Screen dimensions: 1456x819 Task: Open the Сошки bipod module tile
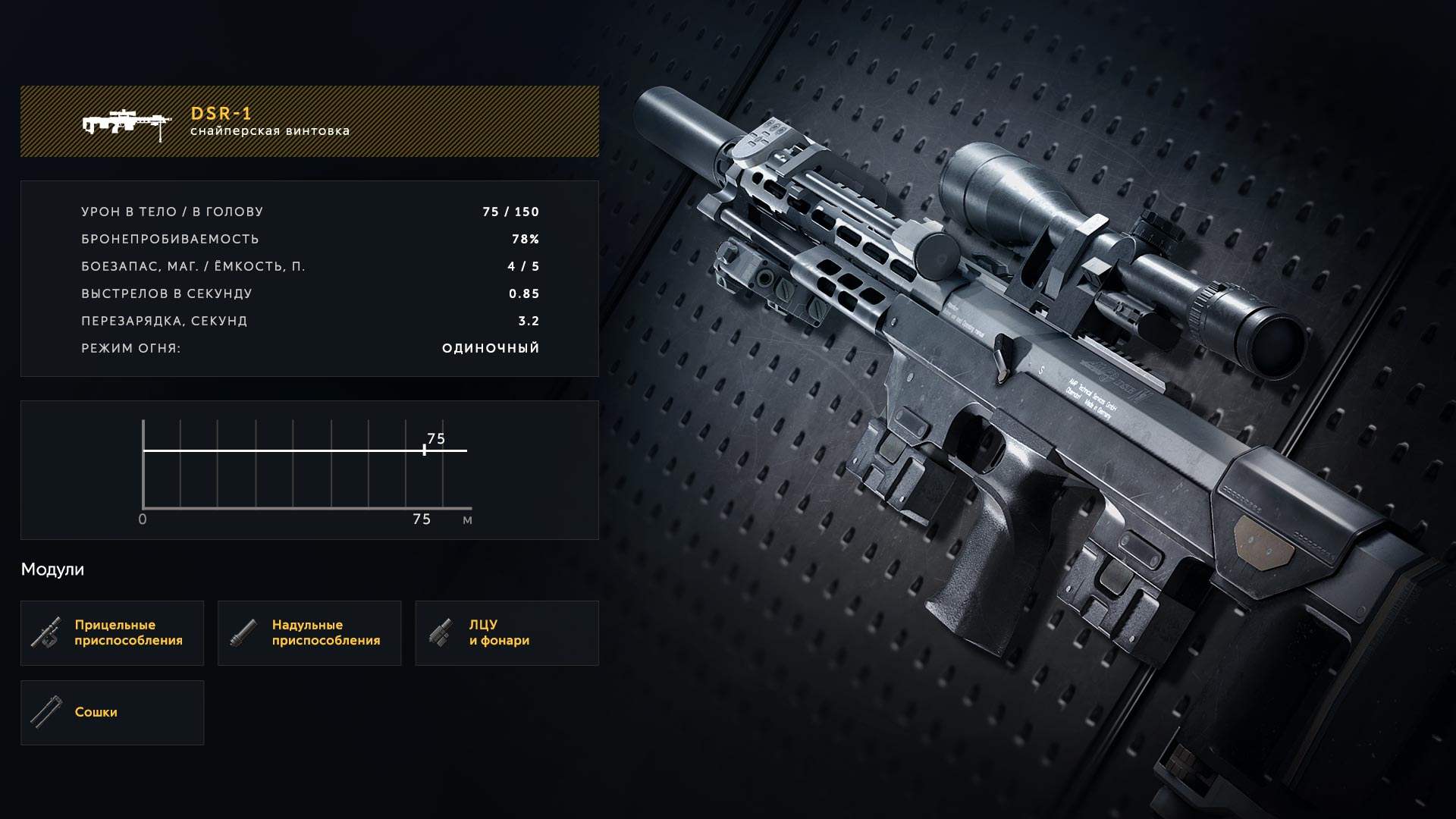(x=112, y=713)
